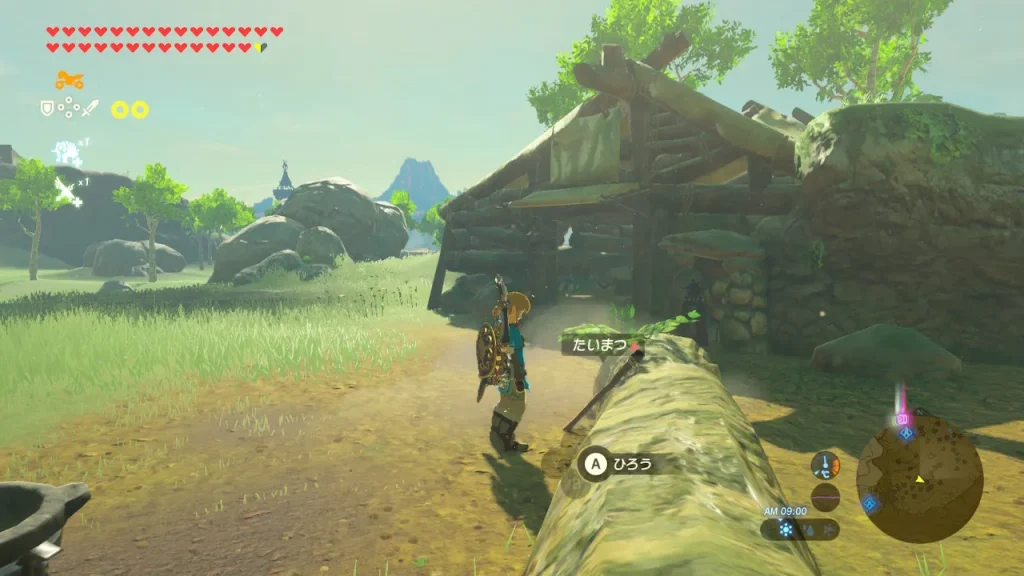Select the shrine marker below the pink stamp
The width and height of the screenshot is (1024, 576).
coord(906,434)
